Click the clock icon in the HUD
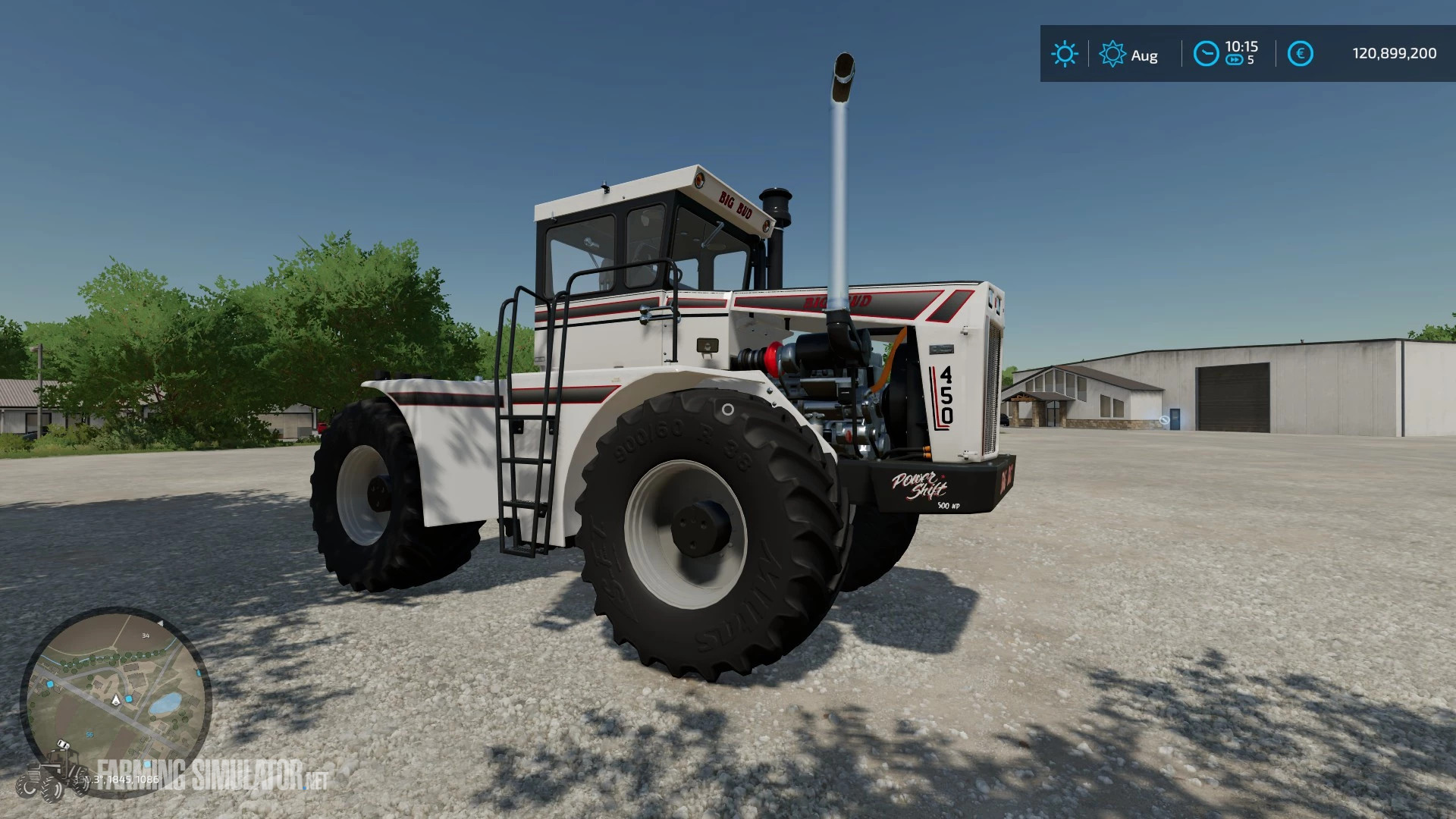 click(x=1207, y=53)
